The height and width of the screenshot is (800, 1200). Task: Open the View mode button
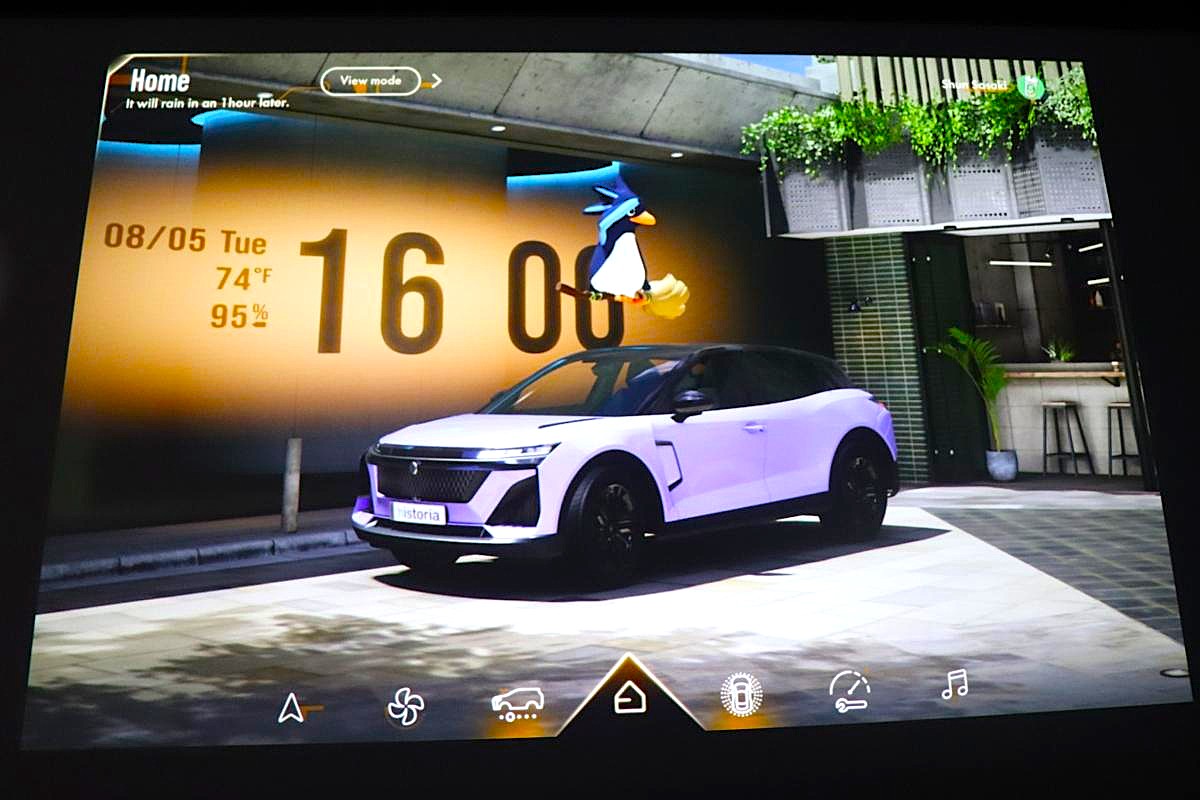click(x=371, y=81)
